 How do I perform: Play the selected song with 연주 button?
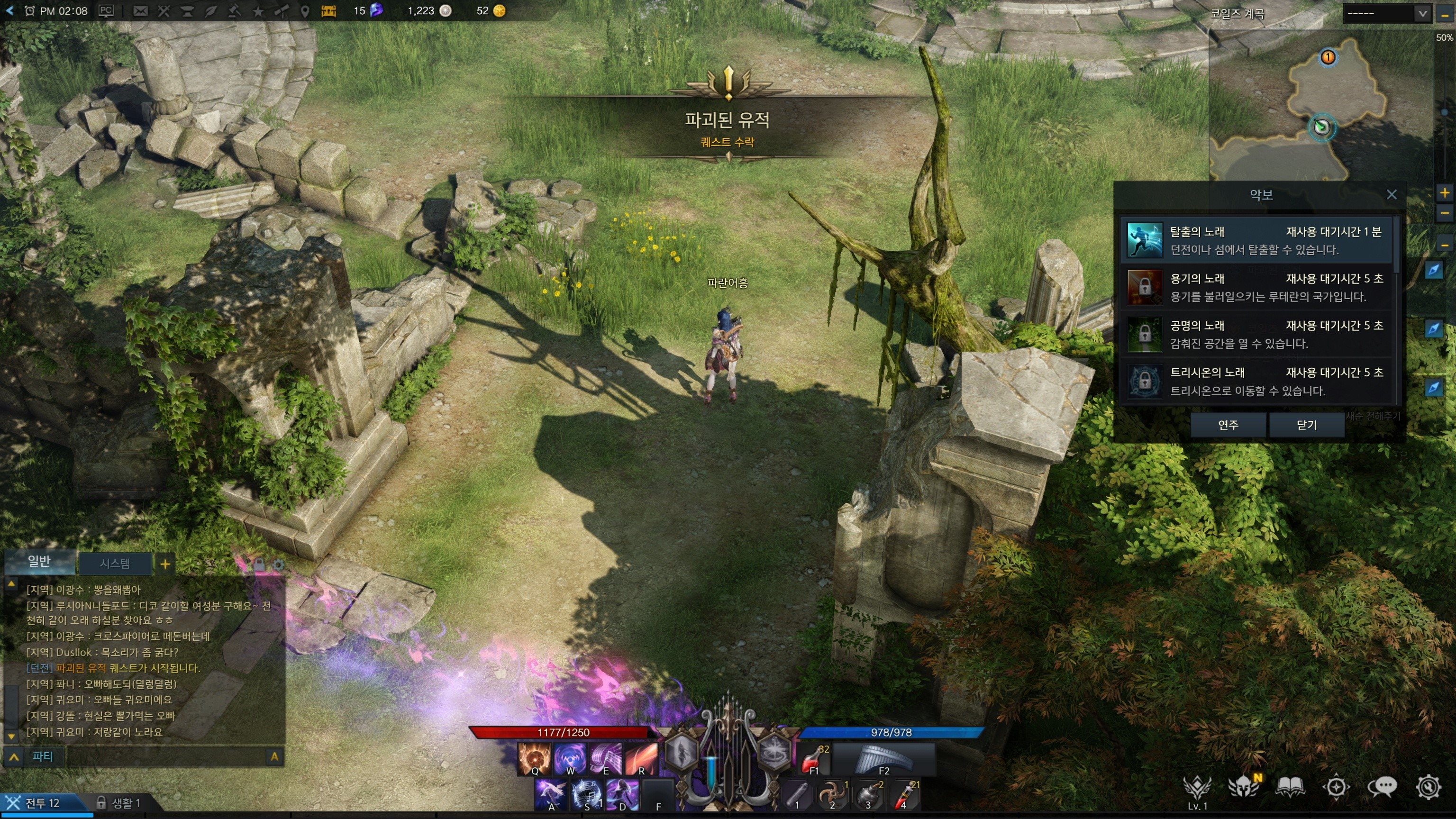(x=1228, y=425)
